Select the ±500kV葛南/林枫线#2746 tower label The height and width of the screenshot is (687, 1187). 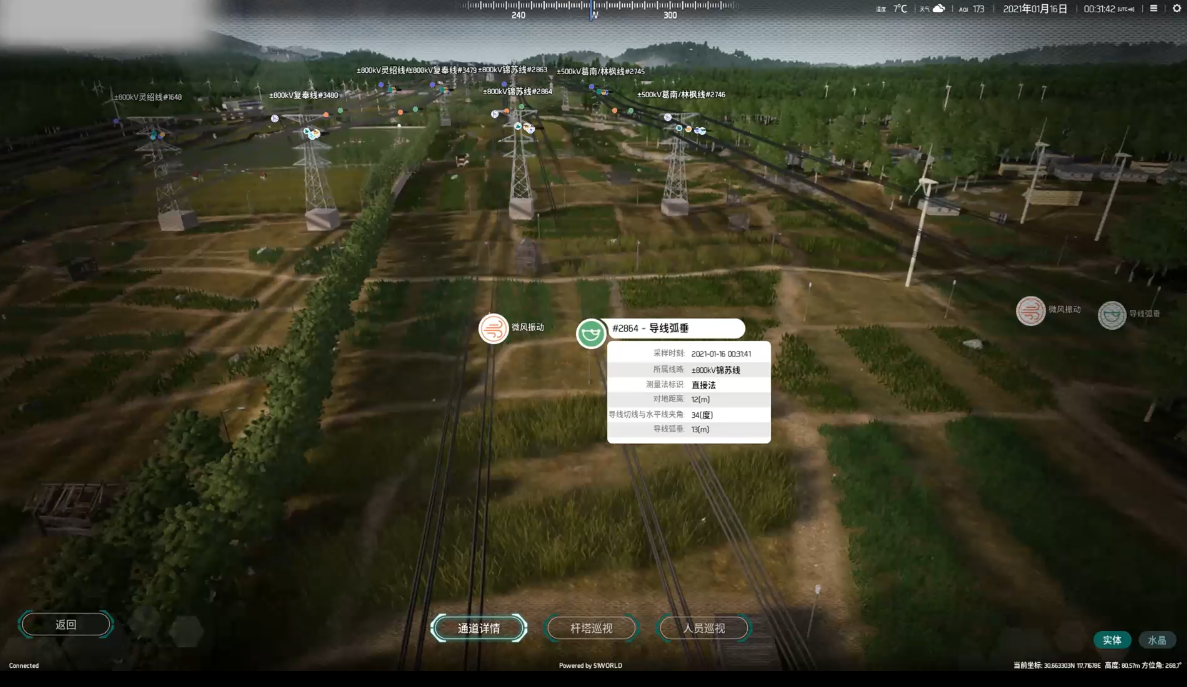point(681,94)
